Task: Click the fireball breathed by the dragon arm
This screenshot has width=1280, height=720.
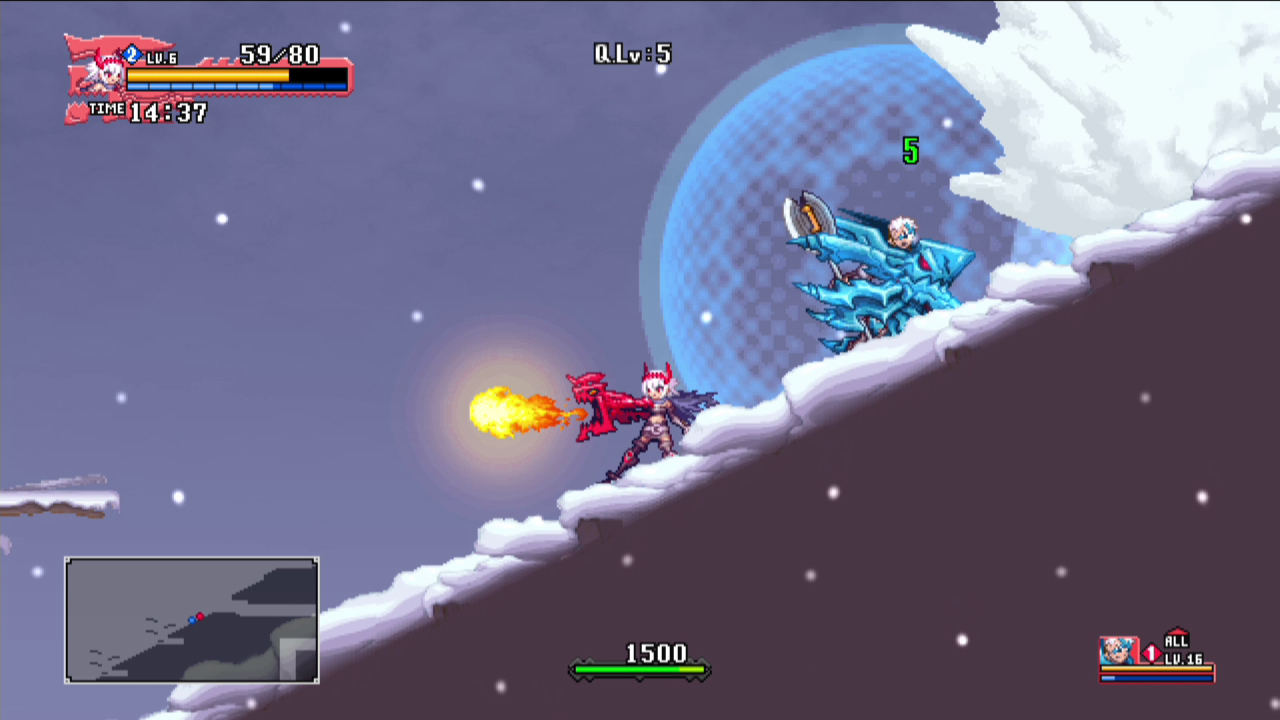Action: (500, 410)
